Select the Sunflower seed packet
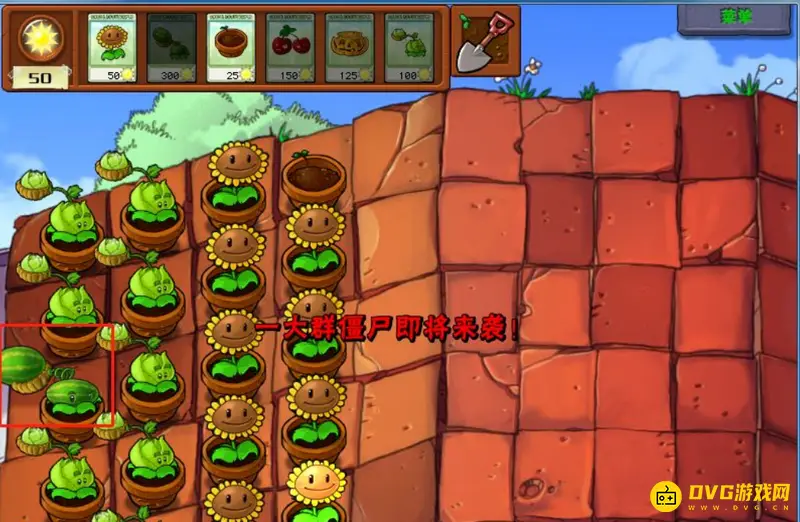 113,47
